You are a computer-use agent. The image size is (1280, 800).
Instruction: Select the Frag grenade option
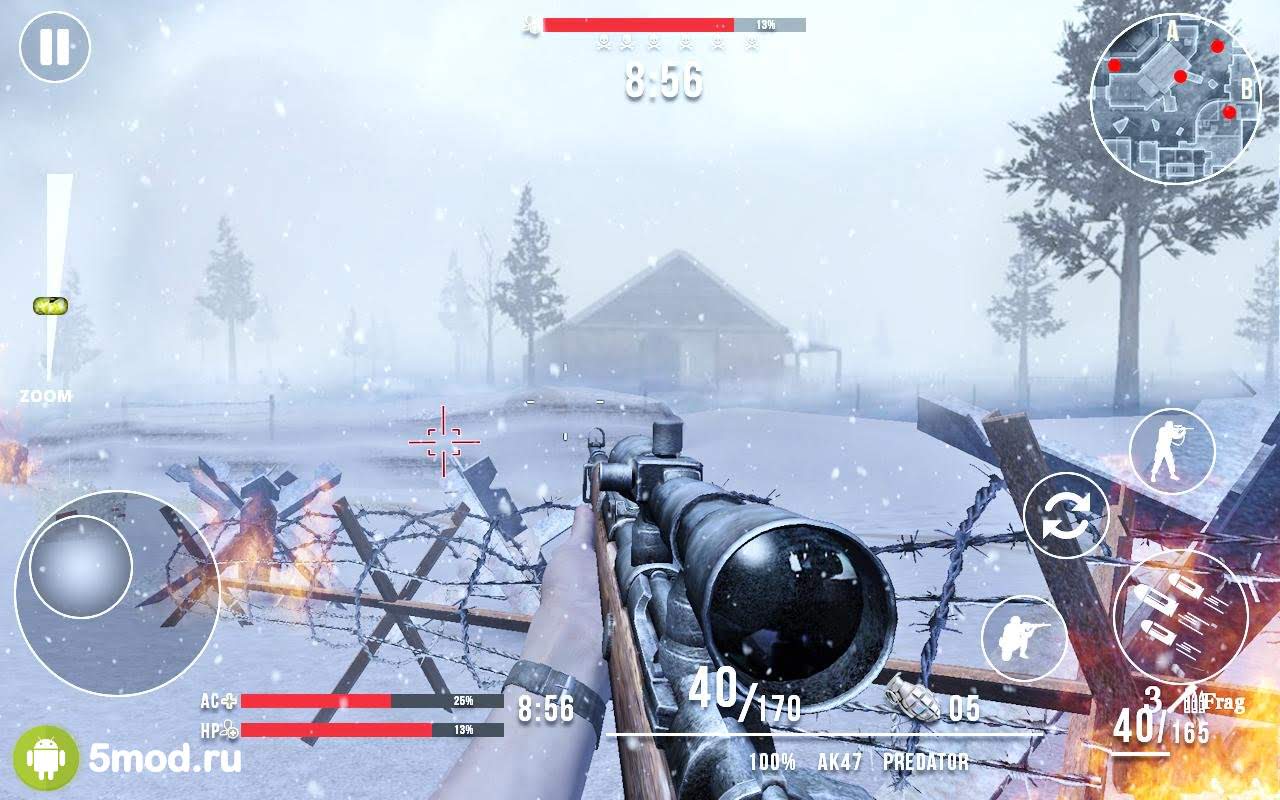tap(1216, 702)
